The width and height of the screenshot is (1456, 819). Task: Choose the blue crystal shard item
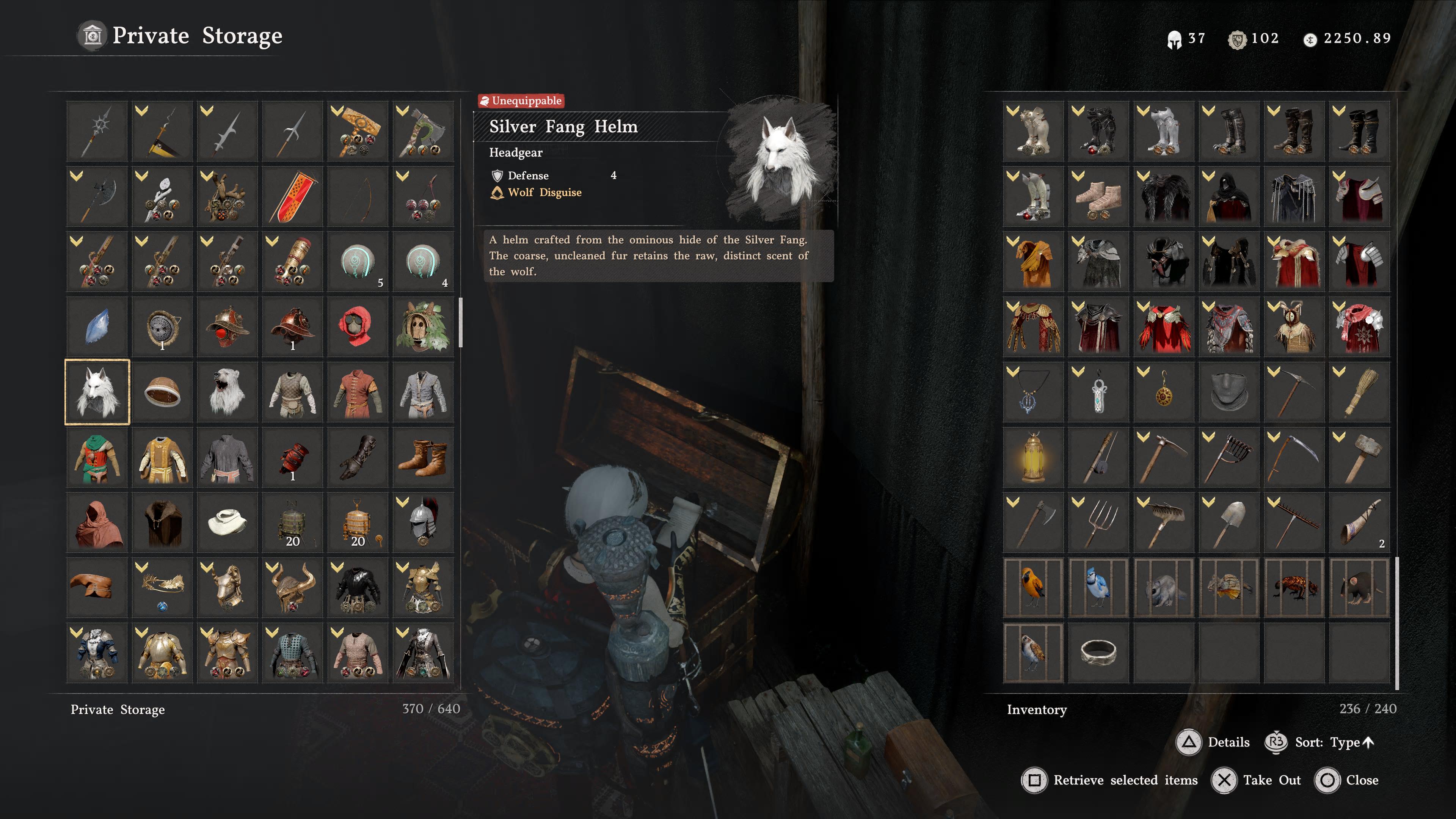[97, 327]
